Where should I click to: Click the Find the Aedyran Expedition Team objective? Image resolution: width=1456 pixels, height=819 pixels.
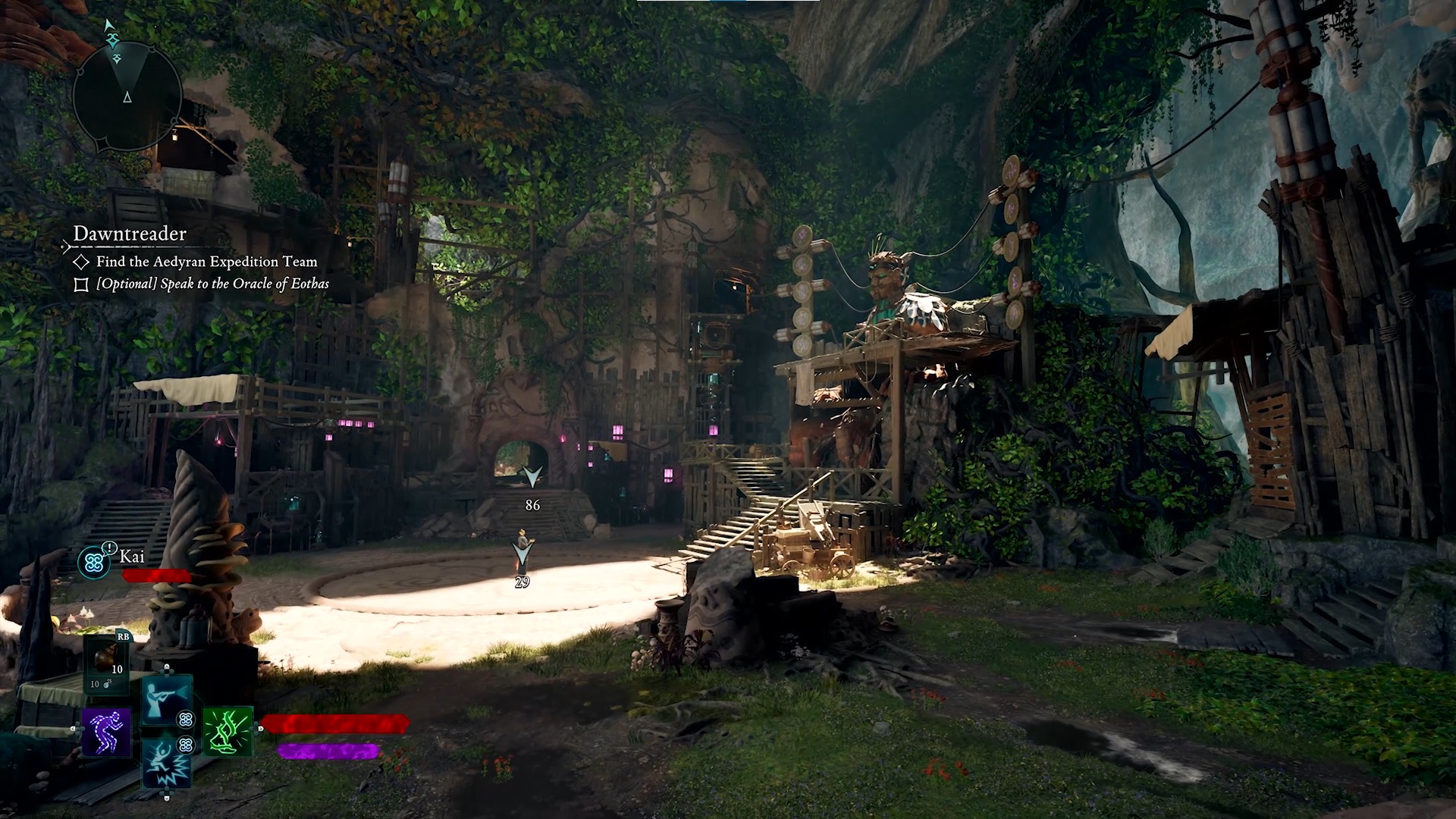pos(206,262)
